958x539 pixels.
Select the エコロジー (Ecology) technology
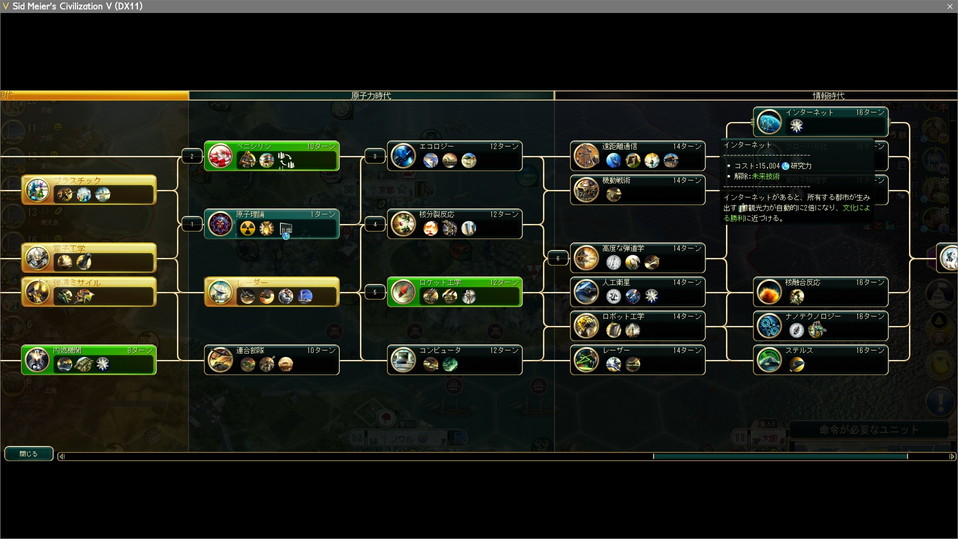455,156
